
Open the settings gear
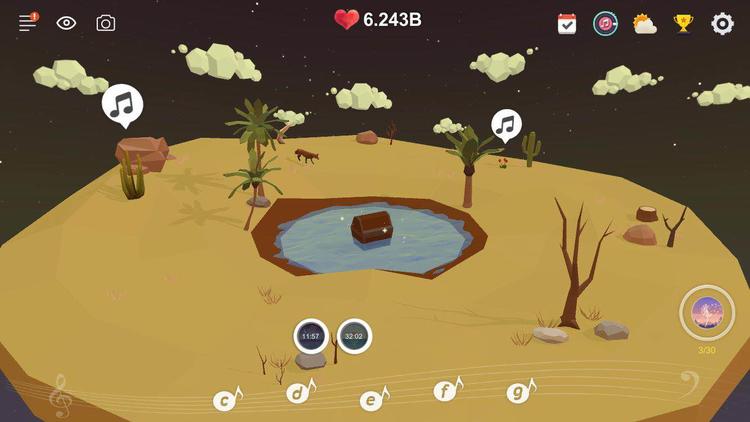pos(722,23)
